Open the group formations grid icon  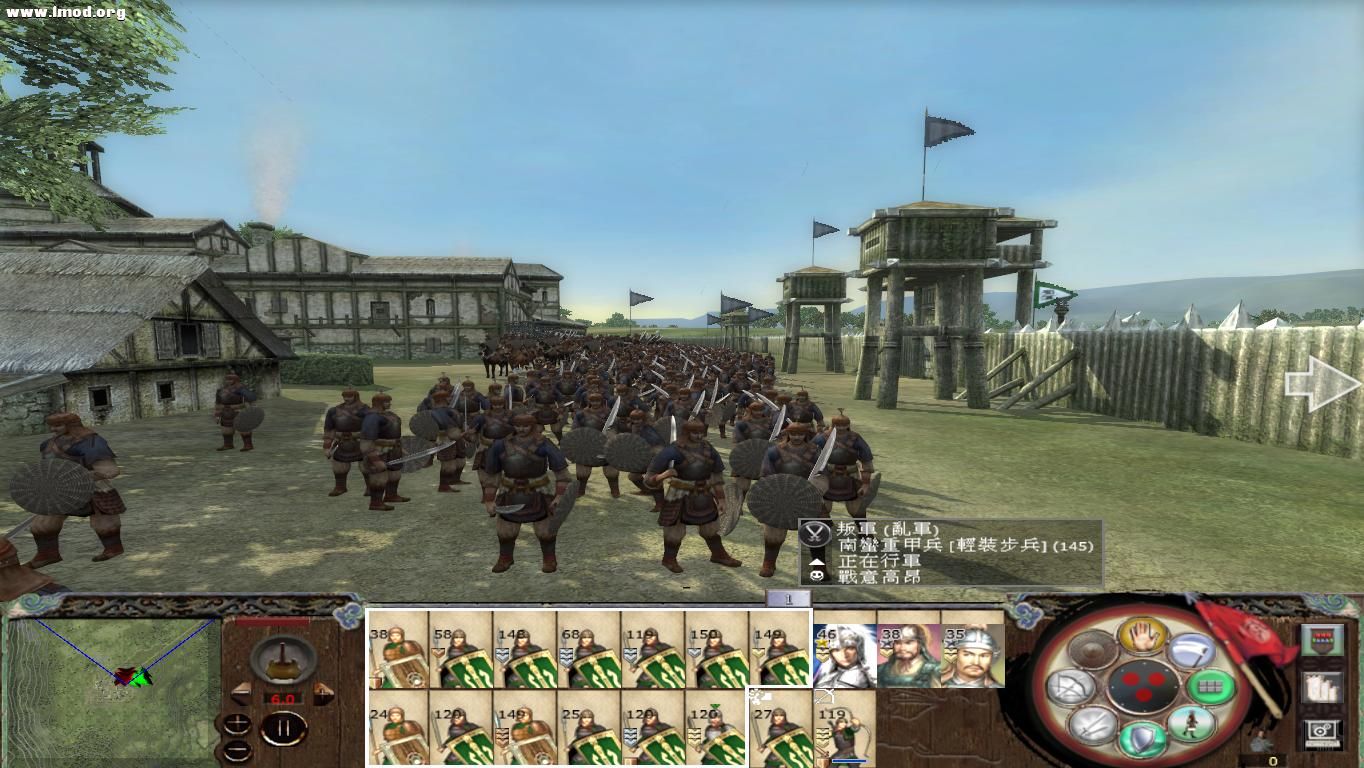tap(1209, 686)
